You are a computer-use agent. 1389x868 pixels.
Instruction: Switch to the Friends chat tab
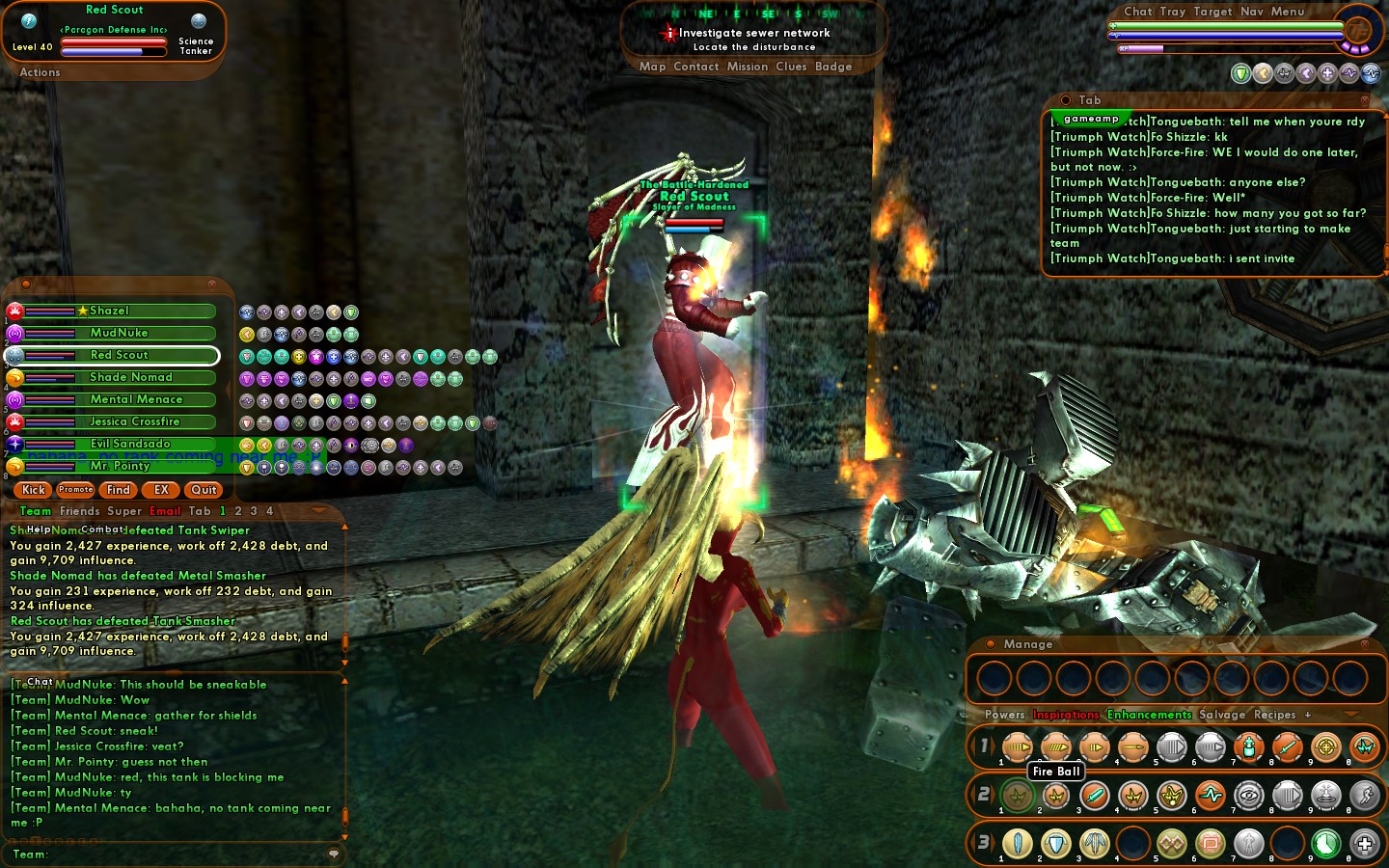pos(79,511)
